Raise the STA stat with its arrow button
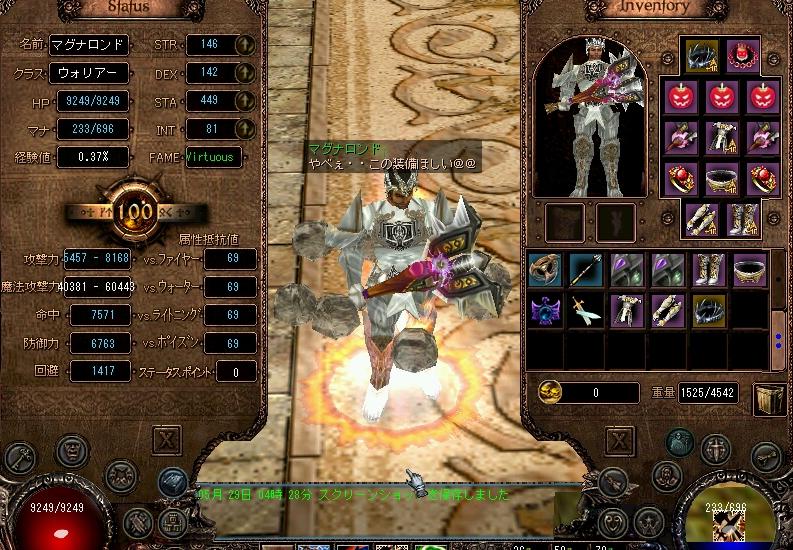This screenshot has height=550, width=793. pos(246,100)
